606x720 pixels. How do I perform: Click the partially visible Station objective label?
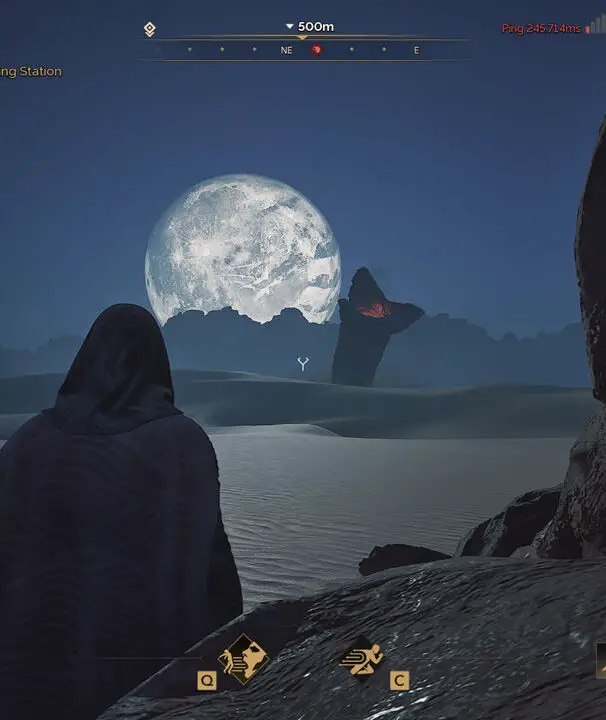[x=31, y=72]
